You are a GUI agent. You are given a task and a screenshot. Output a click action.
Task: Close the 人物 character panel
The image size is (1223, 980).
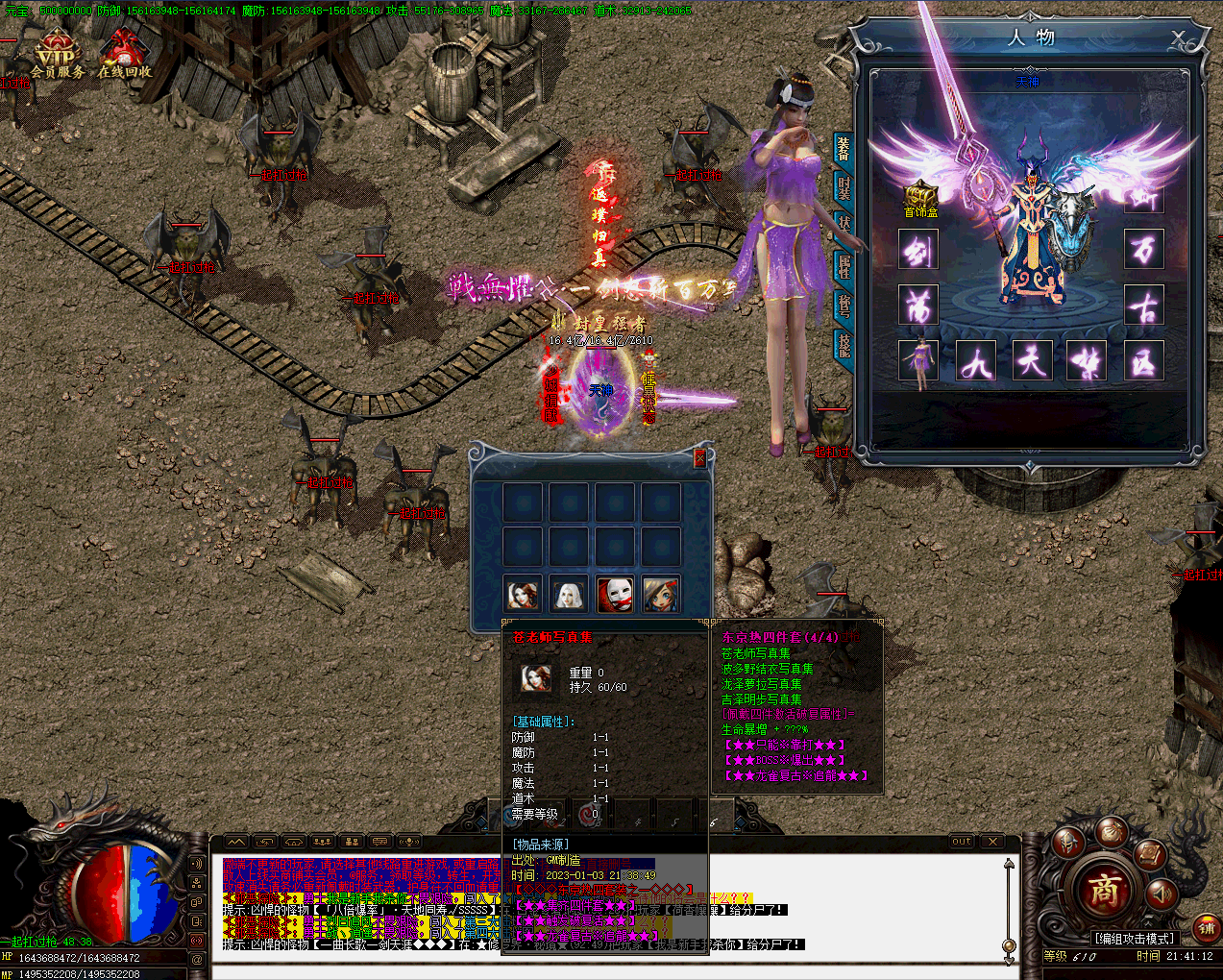[x=1179, y=39]
